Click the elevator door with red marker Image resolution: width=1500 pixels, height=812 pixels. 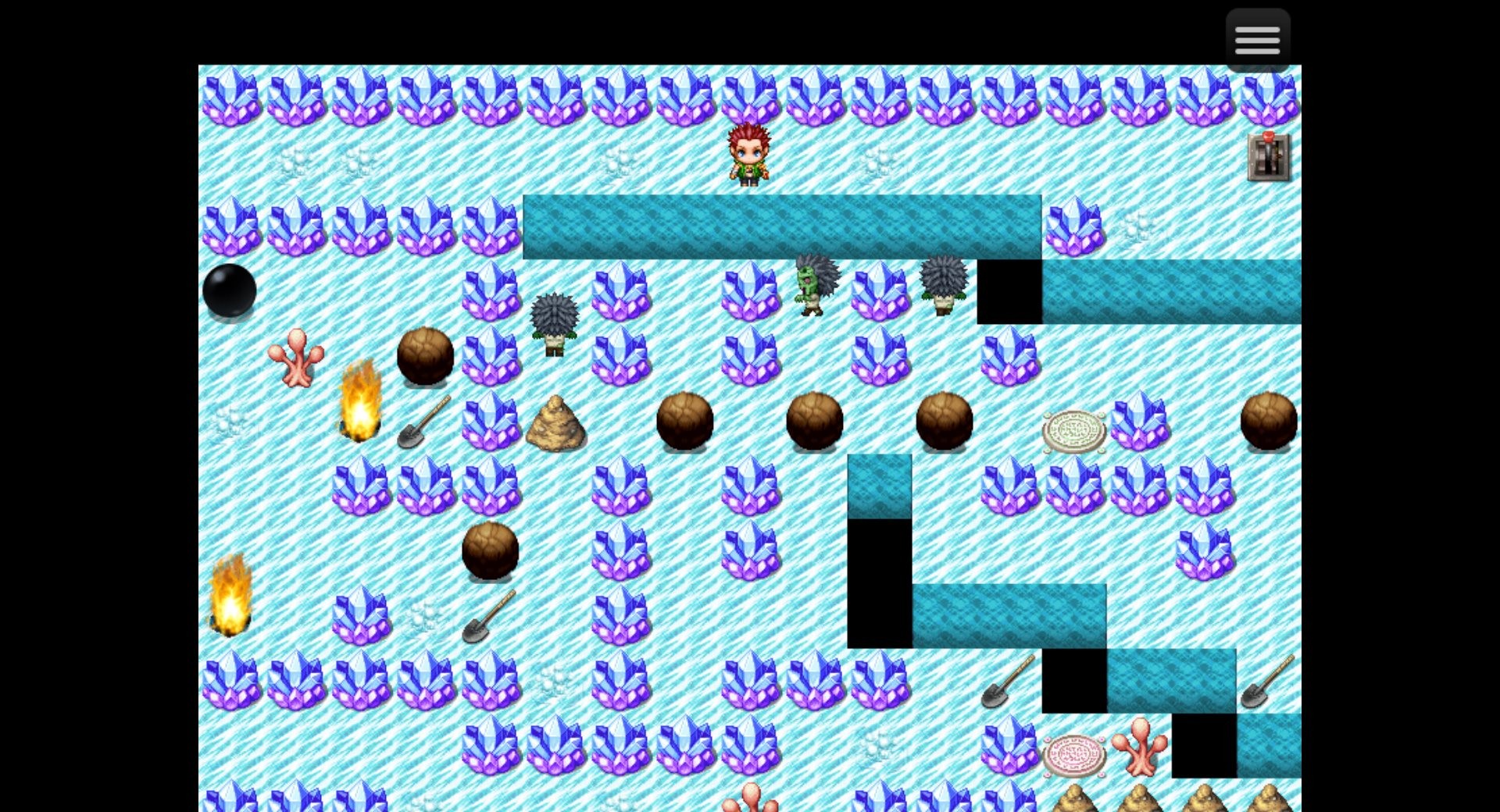click(1267, 158)
